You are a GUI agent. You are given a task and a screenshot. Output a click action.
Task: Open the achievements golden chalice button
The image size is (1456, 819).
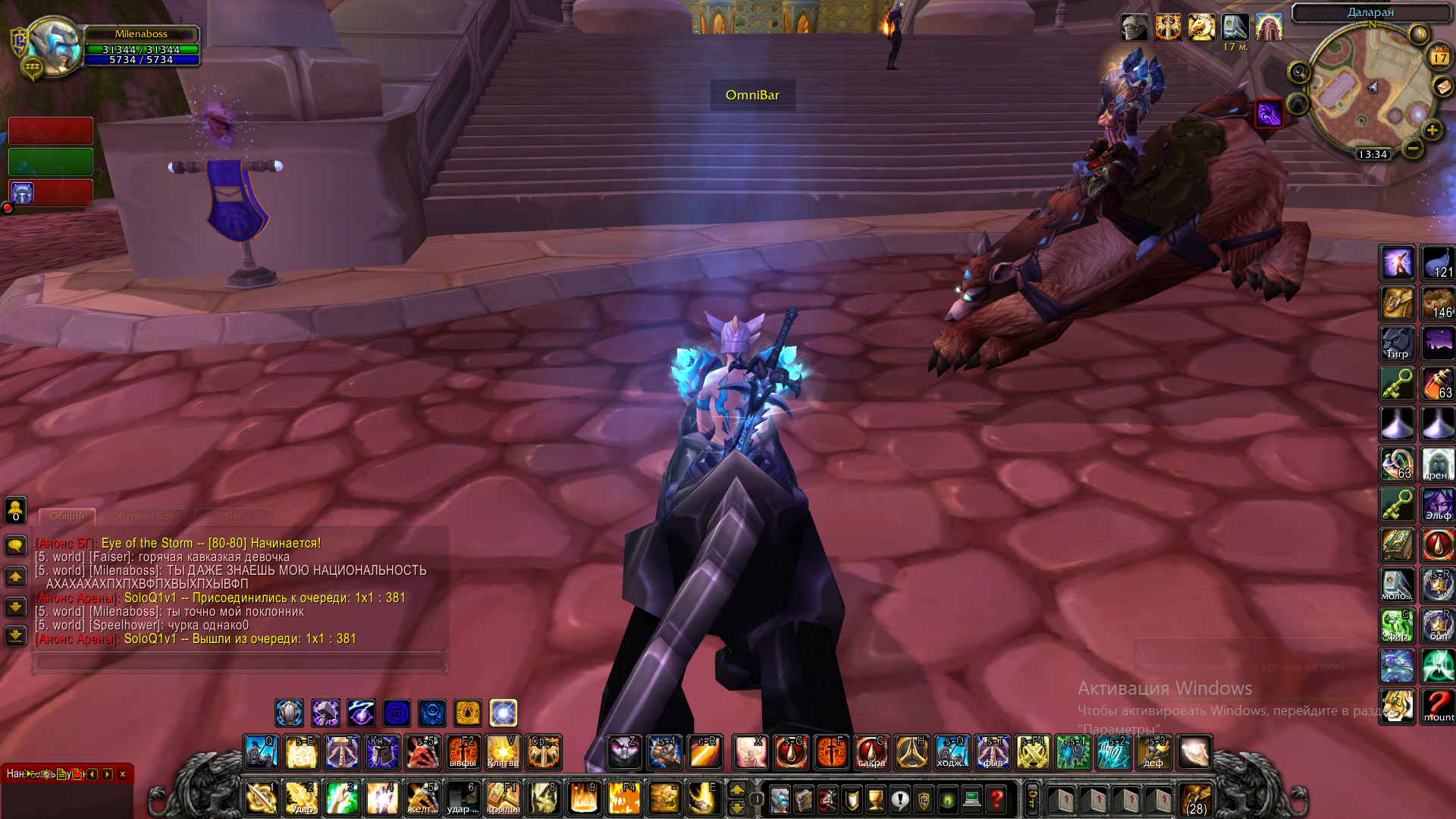tap(876, 799)
